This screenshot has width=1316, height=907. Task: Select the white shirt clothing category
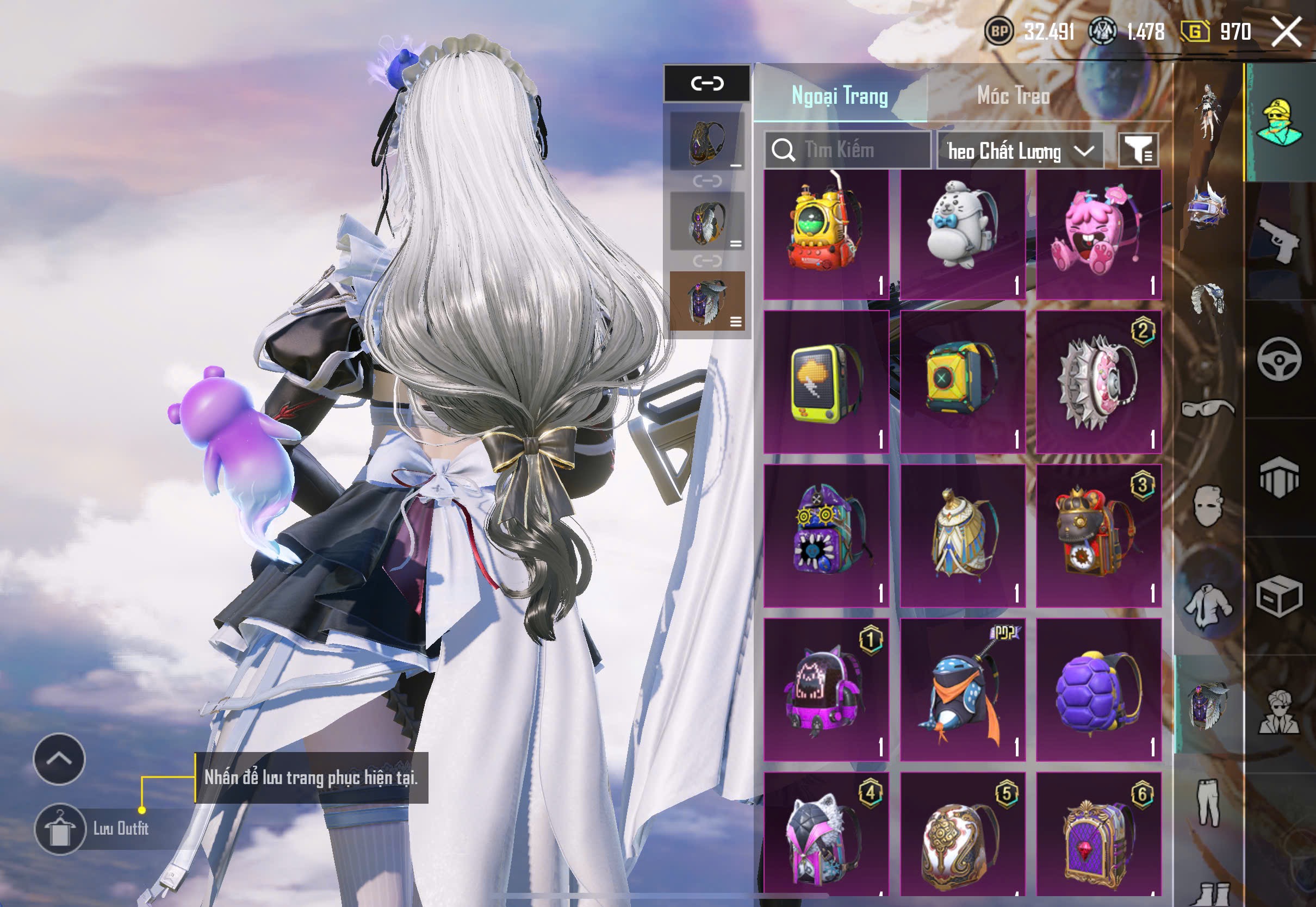1207,605
